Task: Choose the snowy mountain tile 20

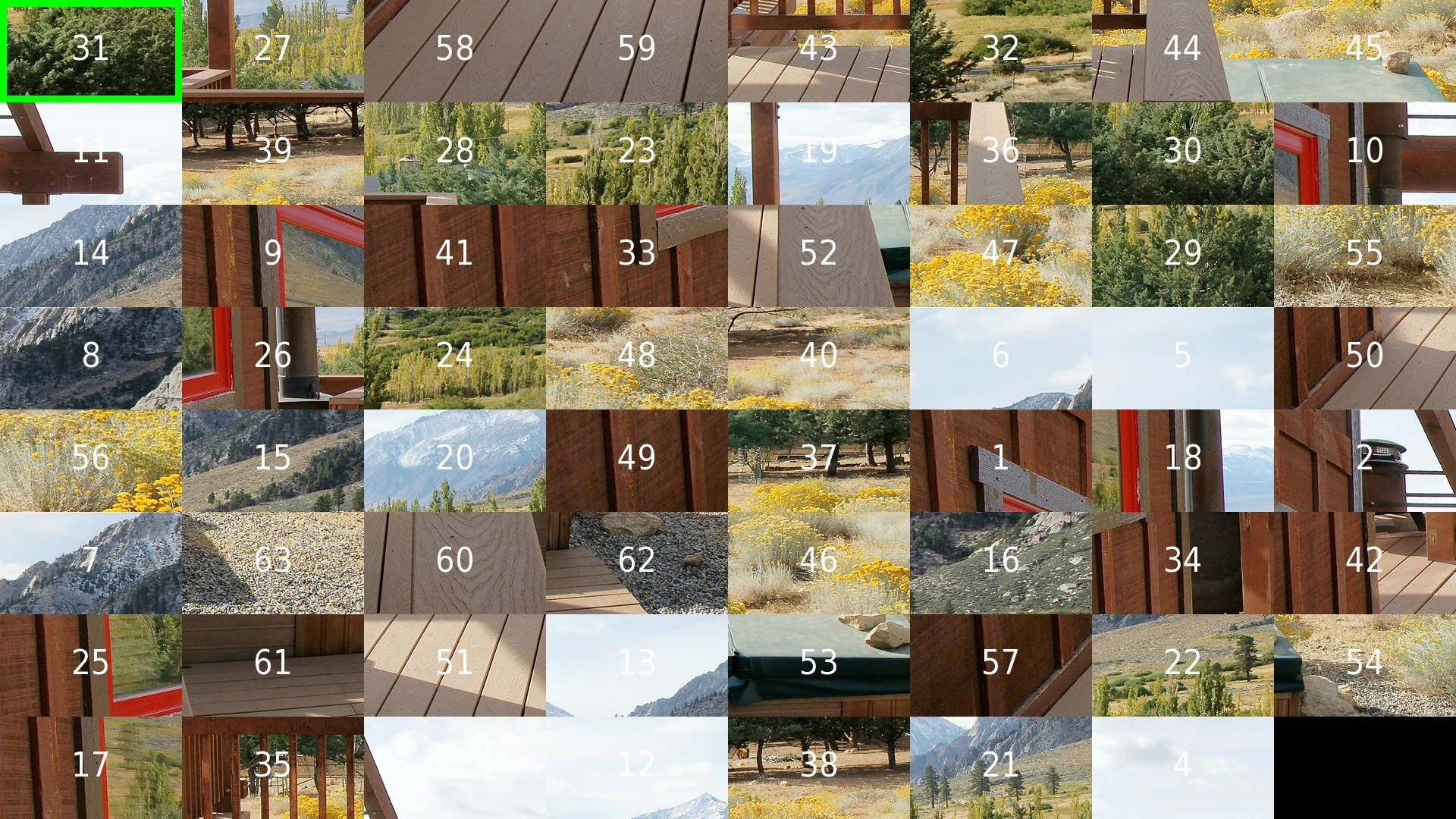Action: (x=455, y=460)
